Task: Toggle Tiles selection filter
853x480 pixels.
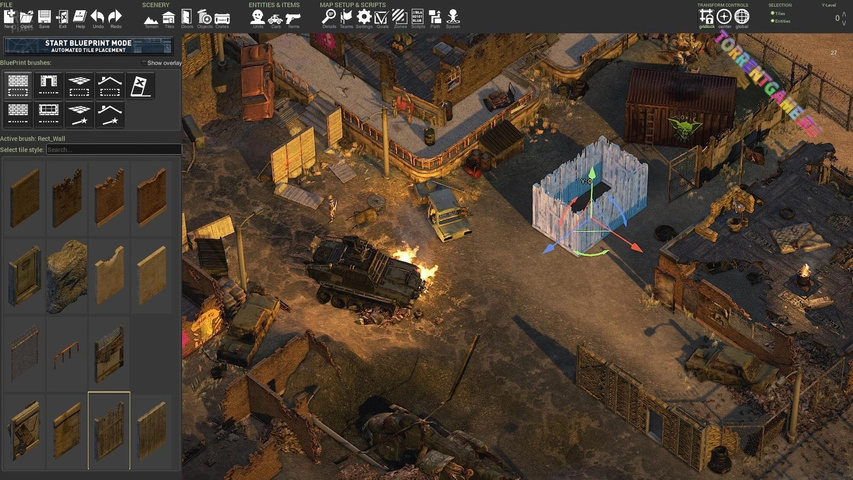Action: pos(773,13)
